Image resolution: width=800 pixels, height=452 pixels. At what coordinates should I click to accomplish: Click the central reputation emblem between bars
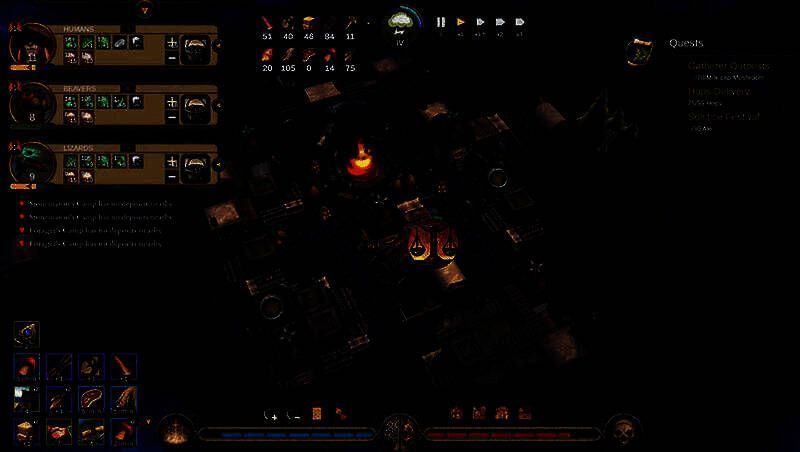coord(400,431)
